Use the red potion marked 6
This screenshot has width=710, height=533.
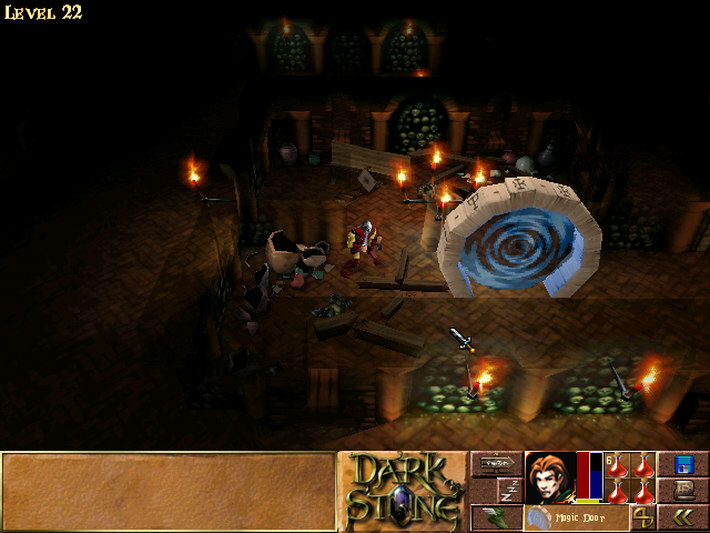[618, 466]
